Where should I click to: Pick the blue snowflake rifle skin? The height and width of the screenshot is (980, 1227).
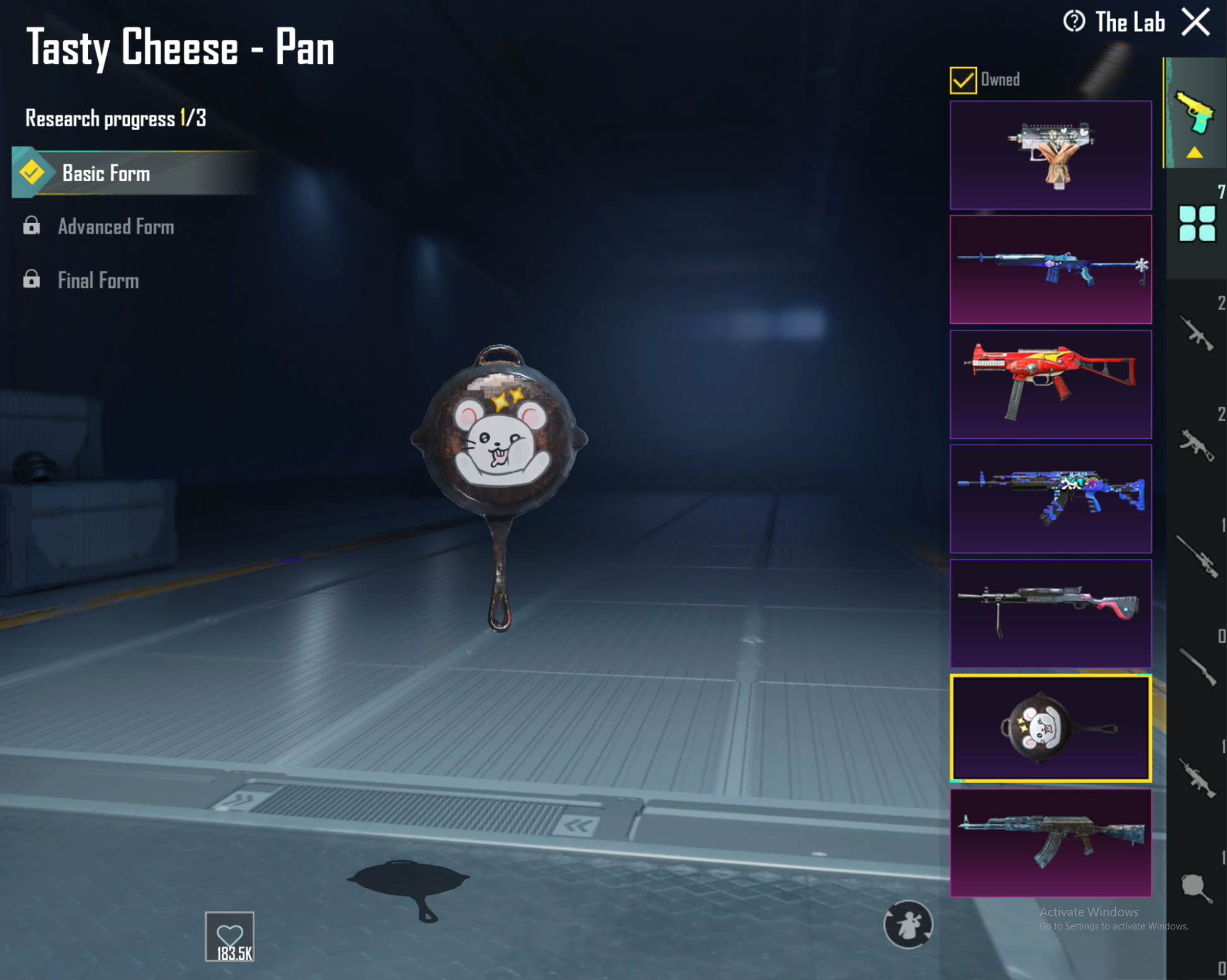coord(1050,270)
